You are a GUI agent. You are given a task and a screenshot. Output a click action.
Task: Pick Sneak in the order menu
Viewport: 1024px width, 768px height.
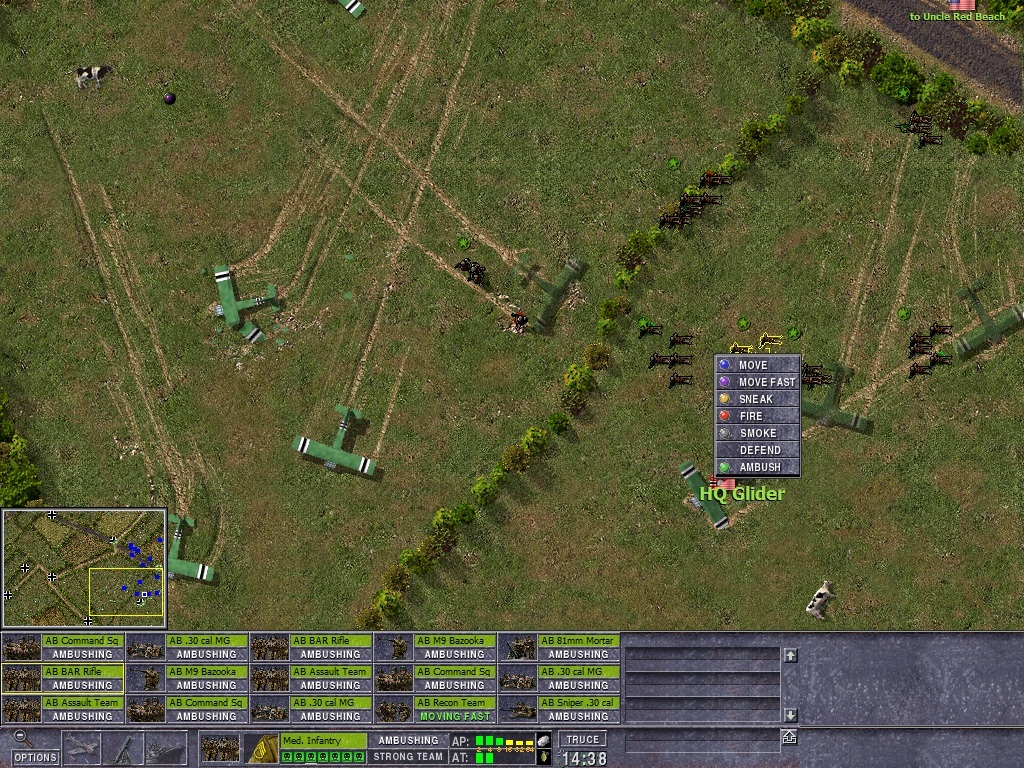(x=757, y=399)
